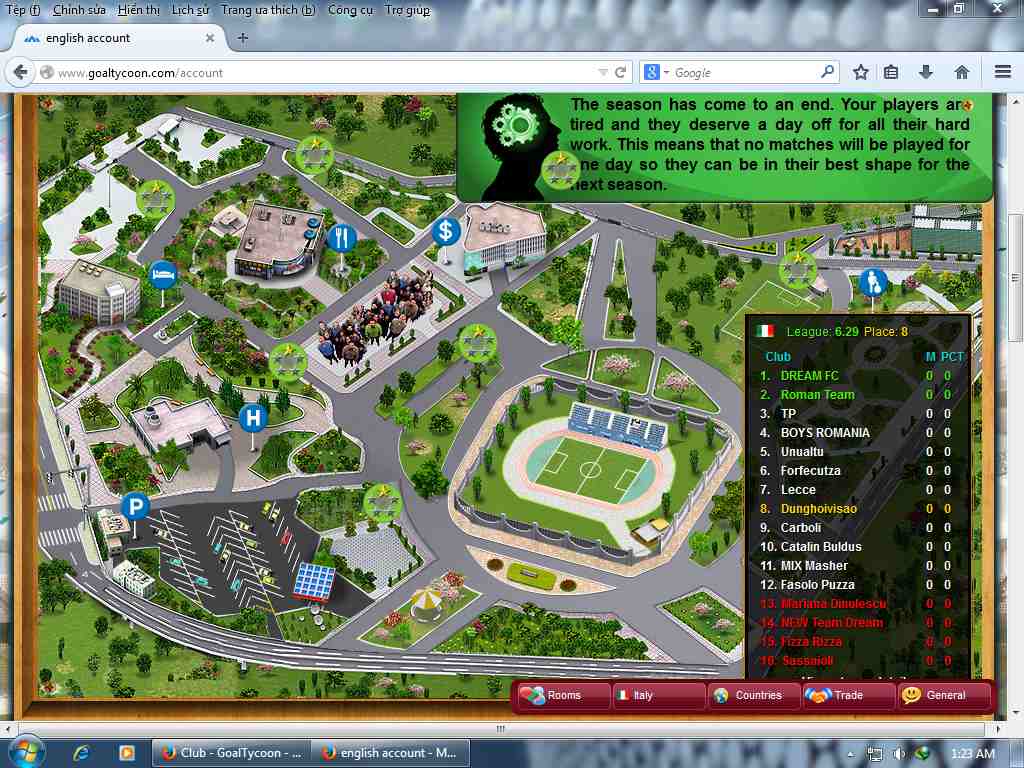This screenshot has height=768, width=1024.
Task: Open the browser home page button
Action: (962, 72)
